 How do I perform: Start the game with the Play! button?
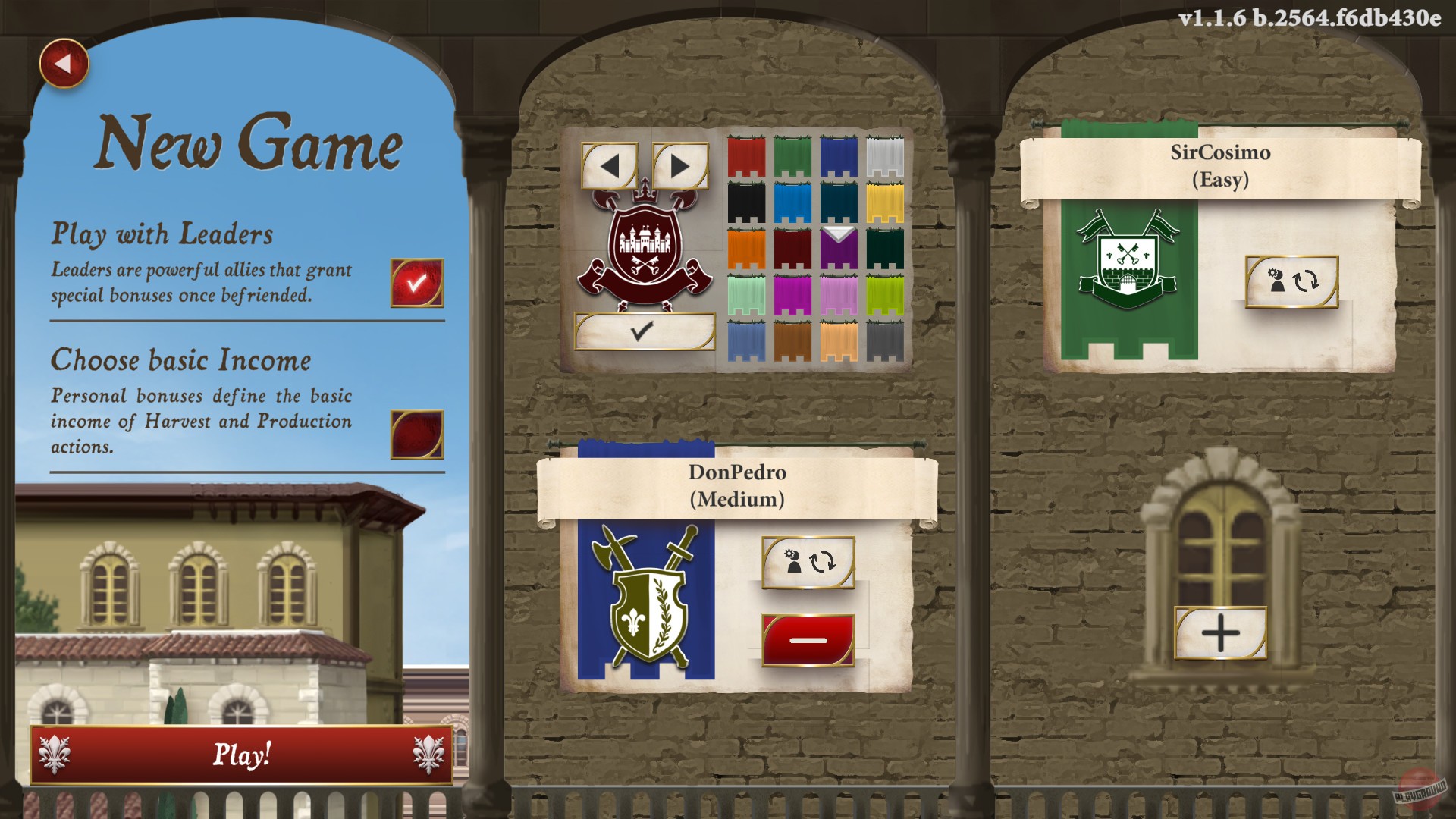pos(241,755)
